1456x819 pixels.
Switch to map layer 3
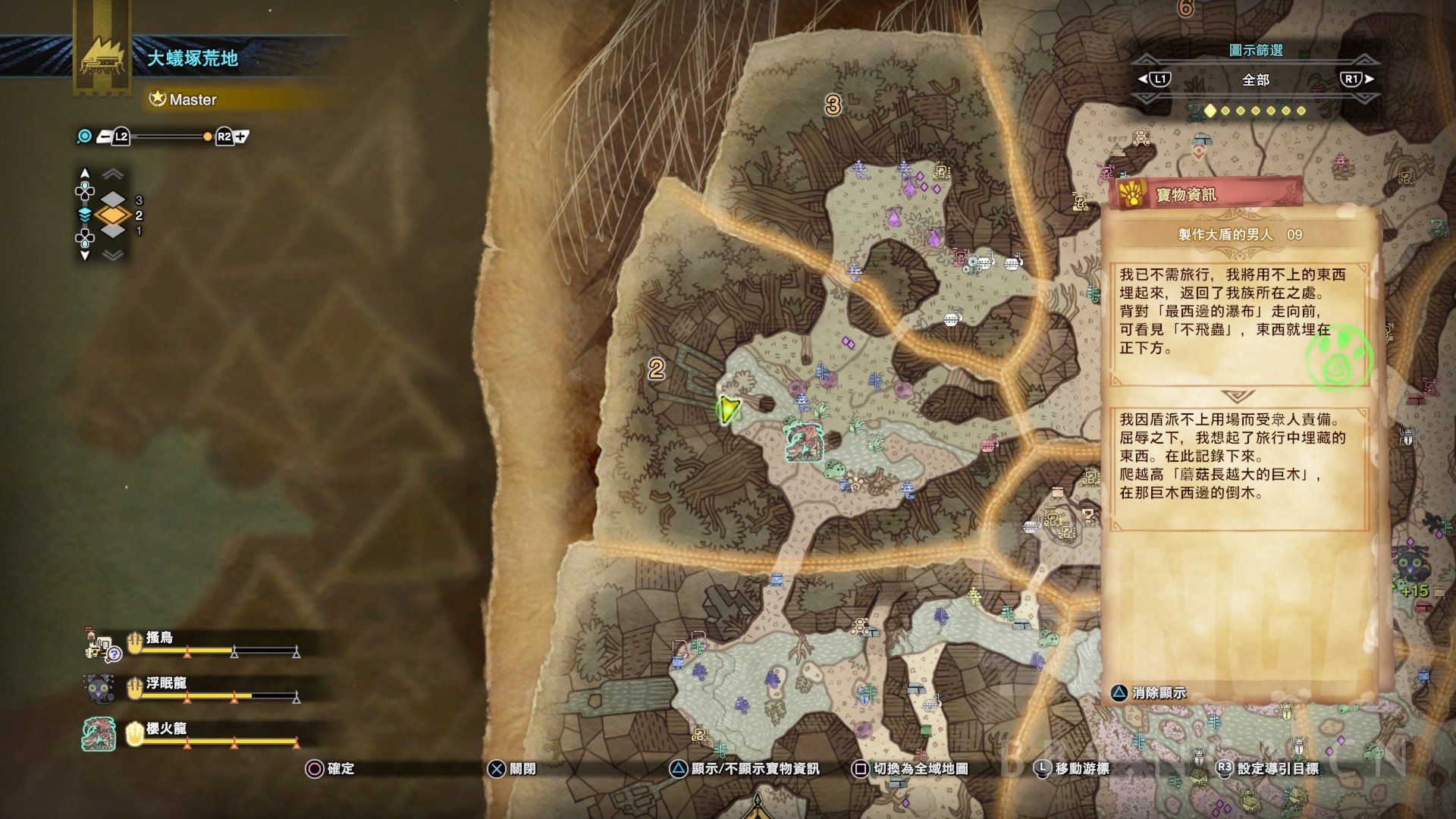click(113, 199)
